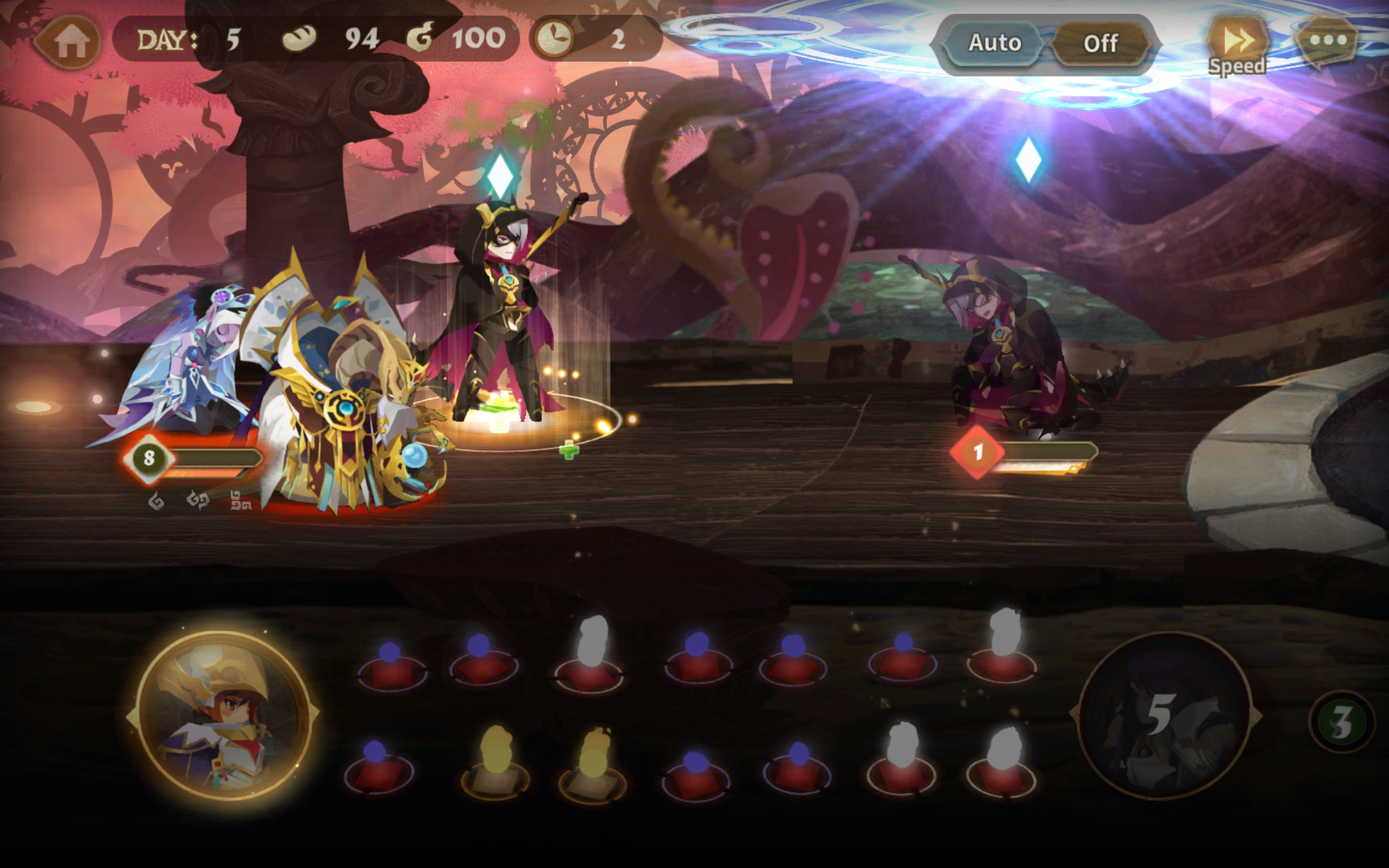
Task: Turn on Auto battle mode
Action: point(994,43)
